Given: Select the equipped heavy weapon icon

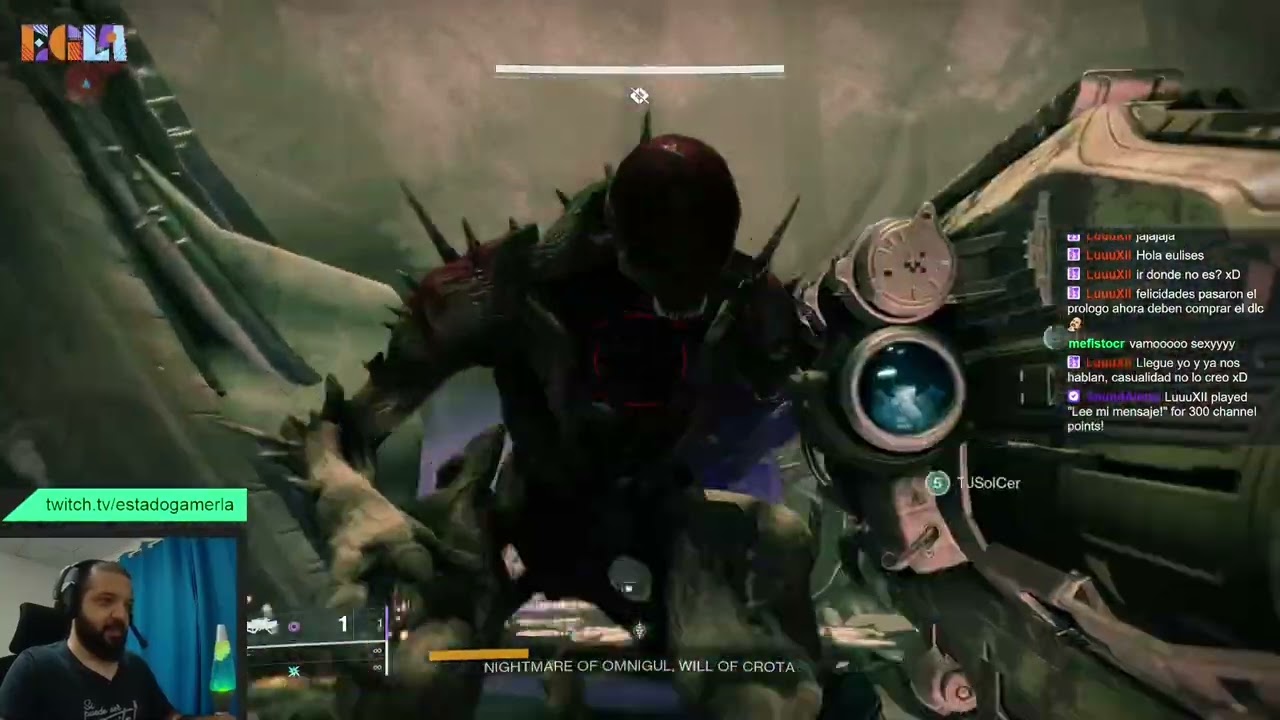Looking at the screenshot, I should [x=262, y=626].
